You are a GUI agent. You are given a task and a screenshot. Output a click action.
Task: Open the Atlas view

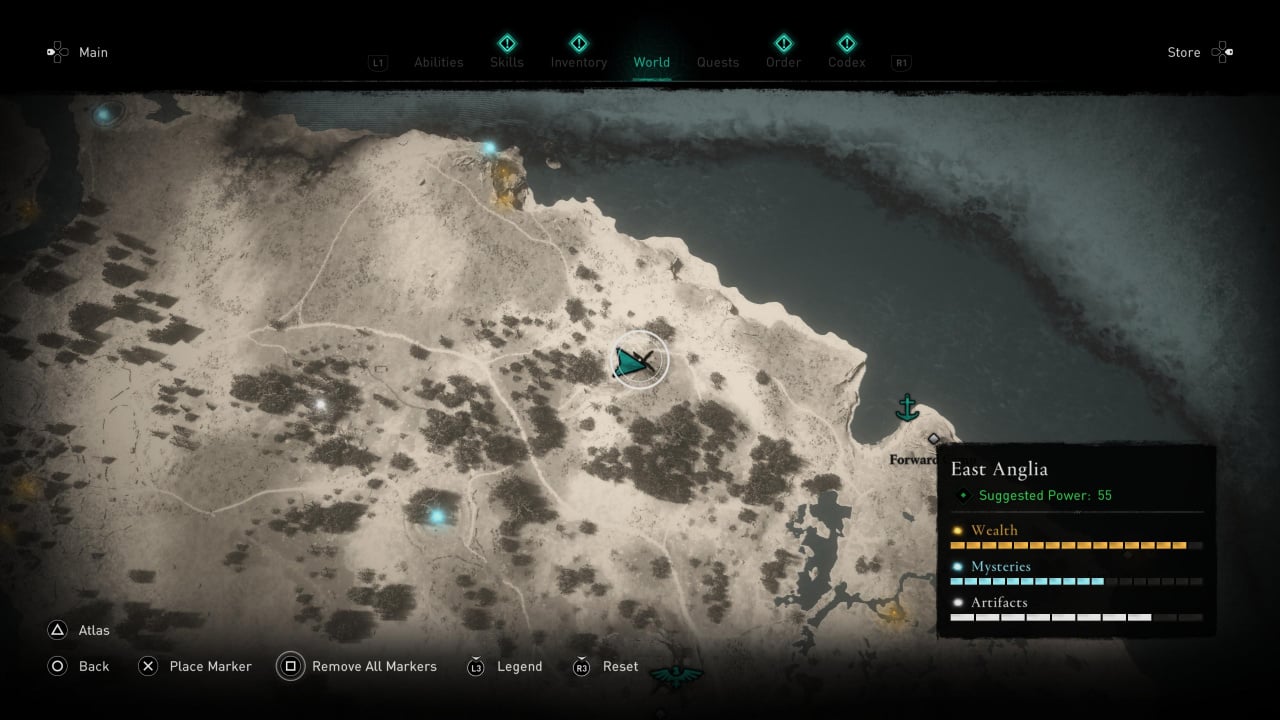click(x=94, y=630)
